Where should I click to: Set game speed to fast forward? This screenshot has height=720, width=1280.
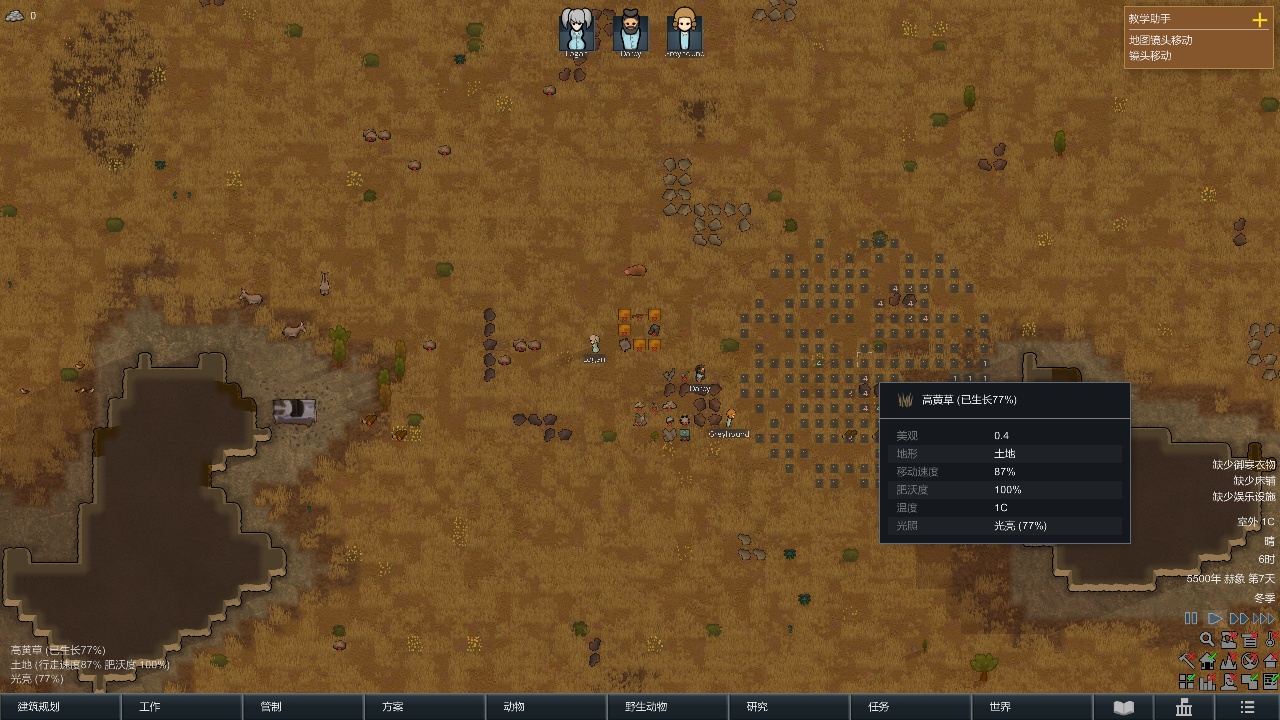(1239, 619)
